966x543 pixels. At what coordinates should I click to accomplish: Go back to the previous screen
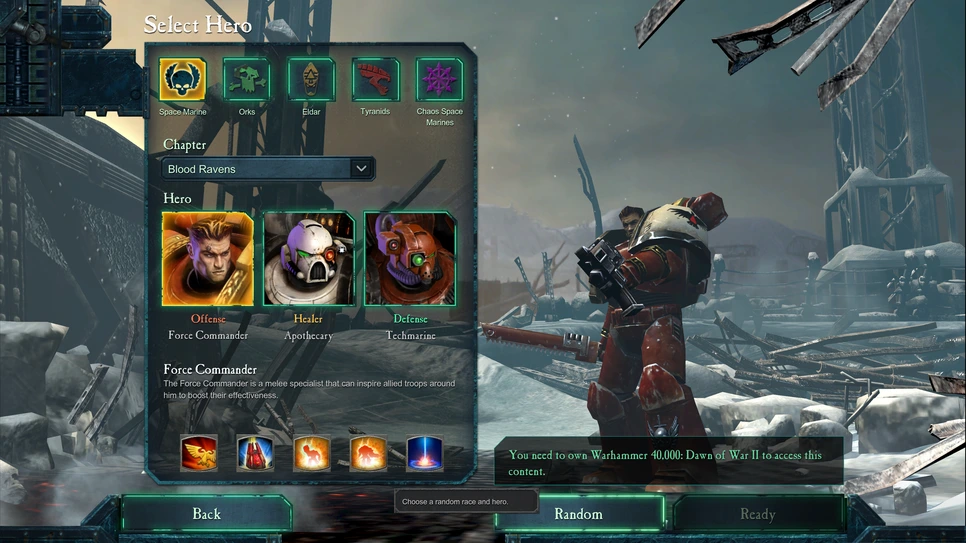pos(206,514)
